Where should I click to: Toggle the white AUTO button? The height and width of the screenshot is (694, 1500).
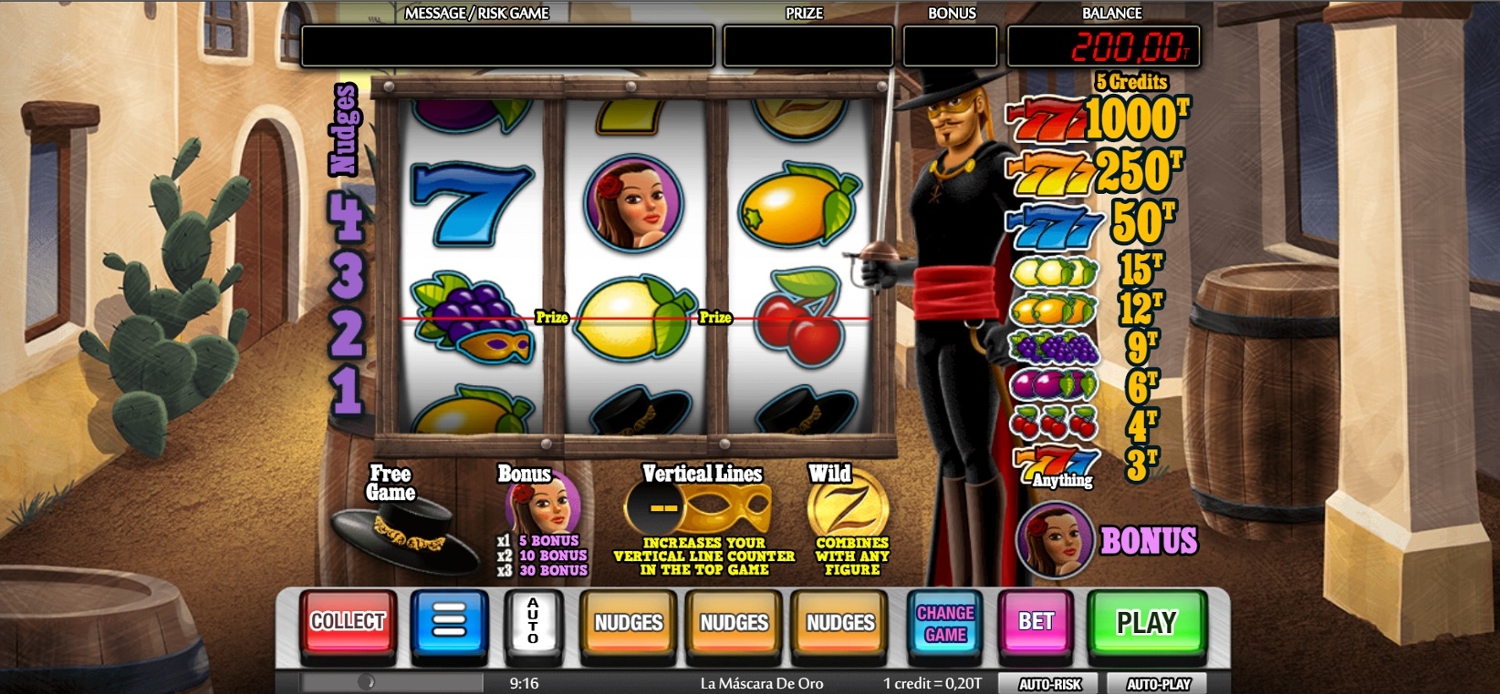point(533,623)
